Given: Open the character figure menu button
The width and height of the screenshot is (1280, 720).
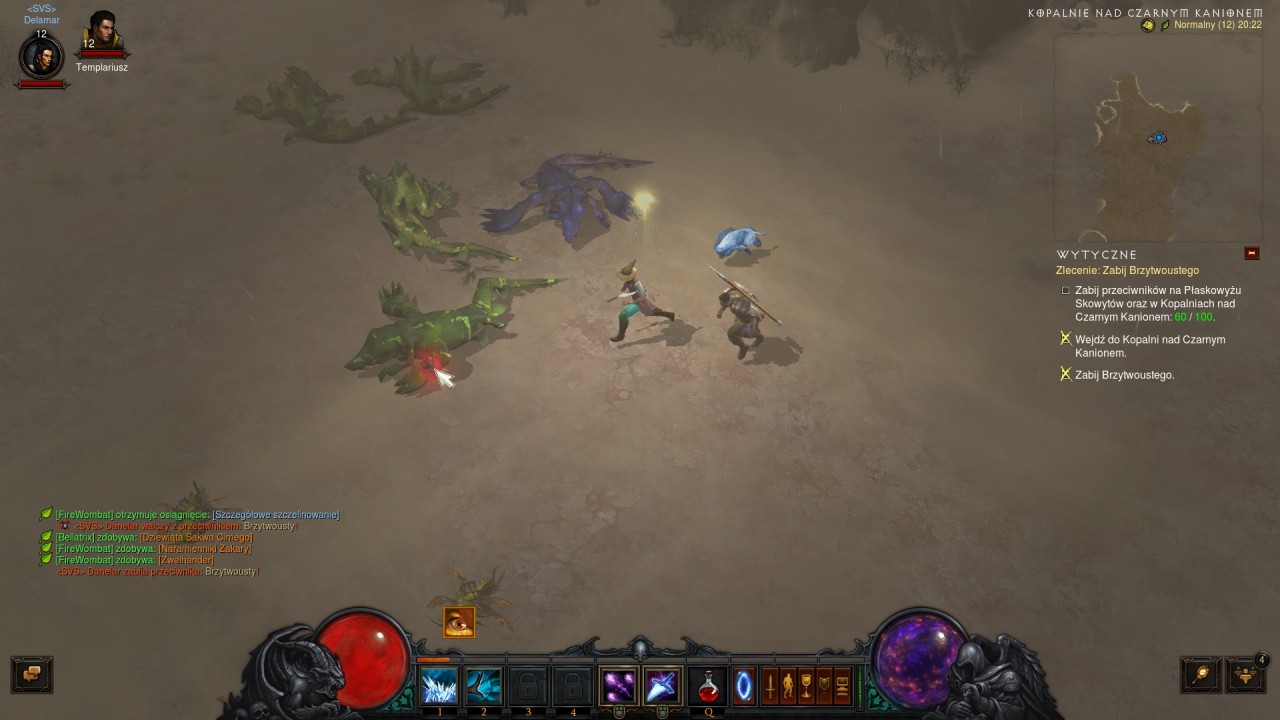Looking at the screenshot, I should (788, 686).
